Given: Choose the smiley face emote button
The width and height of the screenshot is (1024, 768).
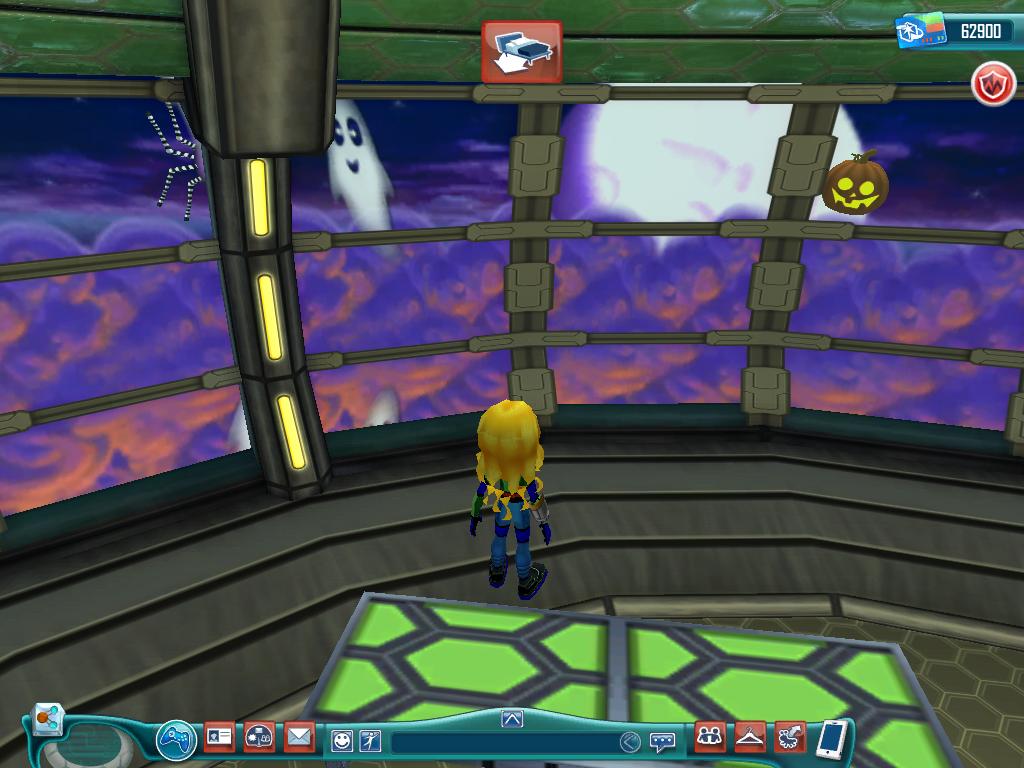Looking at the screenshot, I should 342,741.
